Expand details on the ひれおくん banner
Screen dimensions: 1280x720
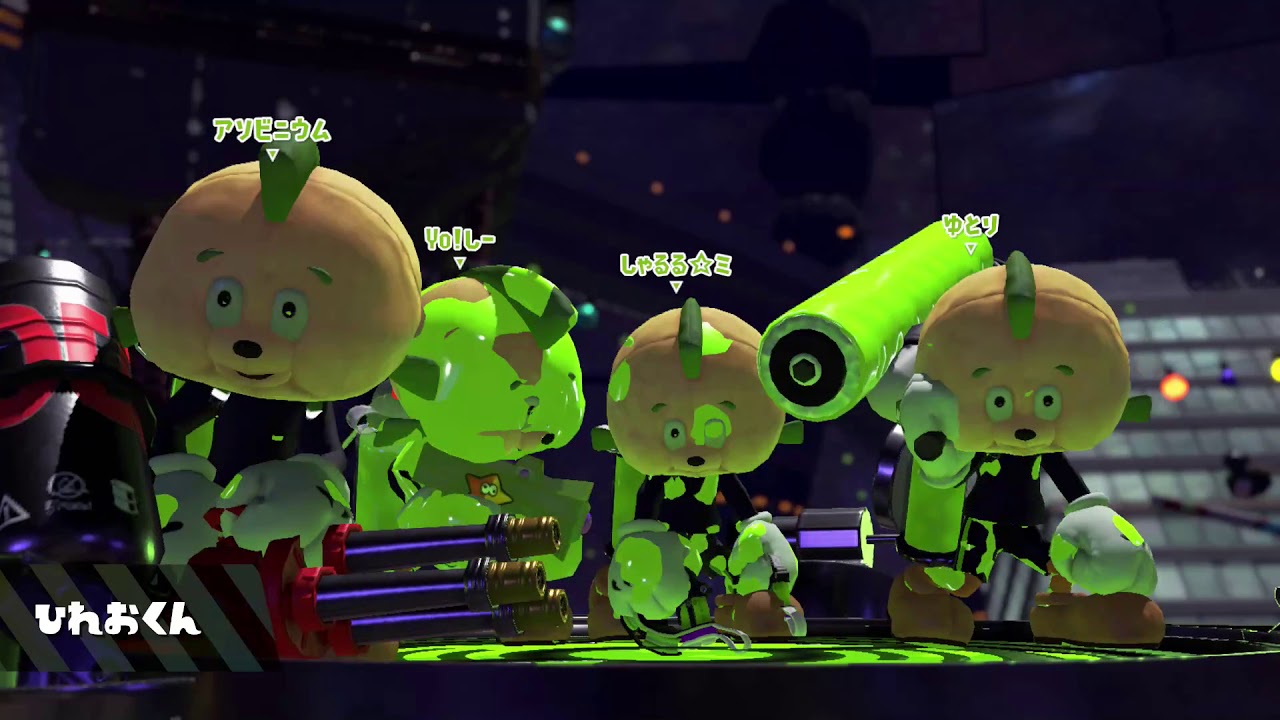120,618
